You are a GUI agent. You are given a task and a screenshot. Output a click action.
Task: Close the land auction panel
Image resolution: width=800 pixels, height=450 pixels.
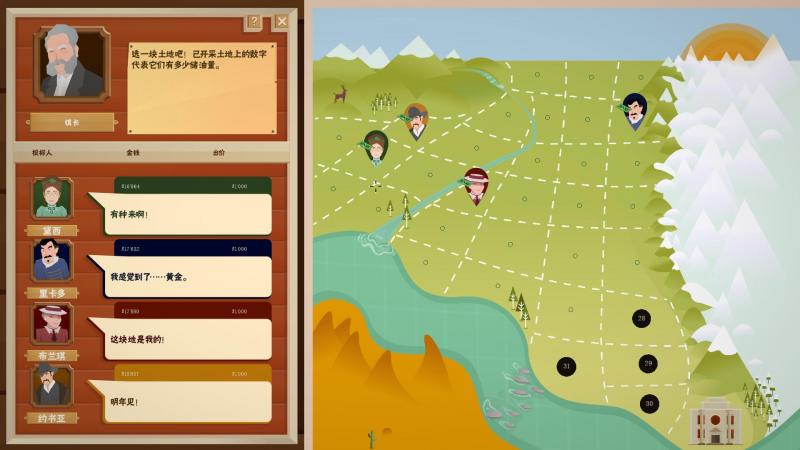(x=282, y=21)
